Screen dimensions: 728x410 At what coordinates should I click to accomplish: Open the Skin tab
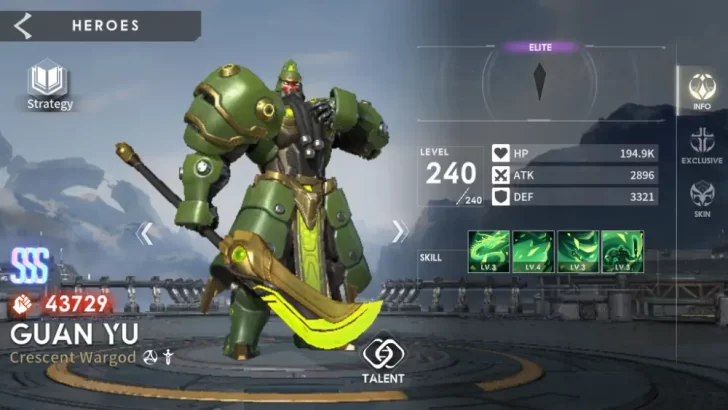point(702,198)
